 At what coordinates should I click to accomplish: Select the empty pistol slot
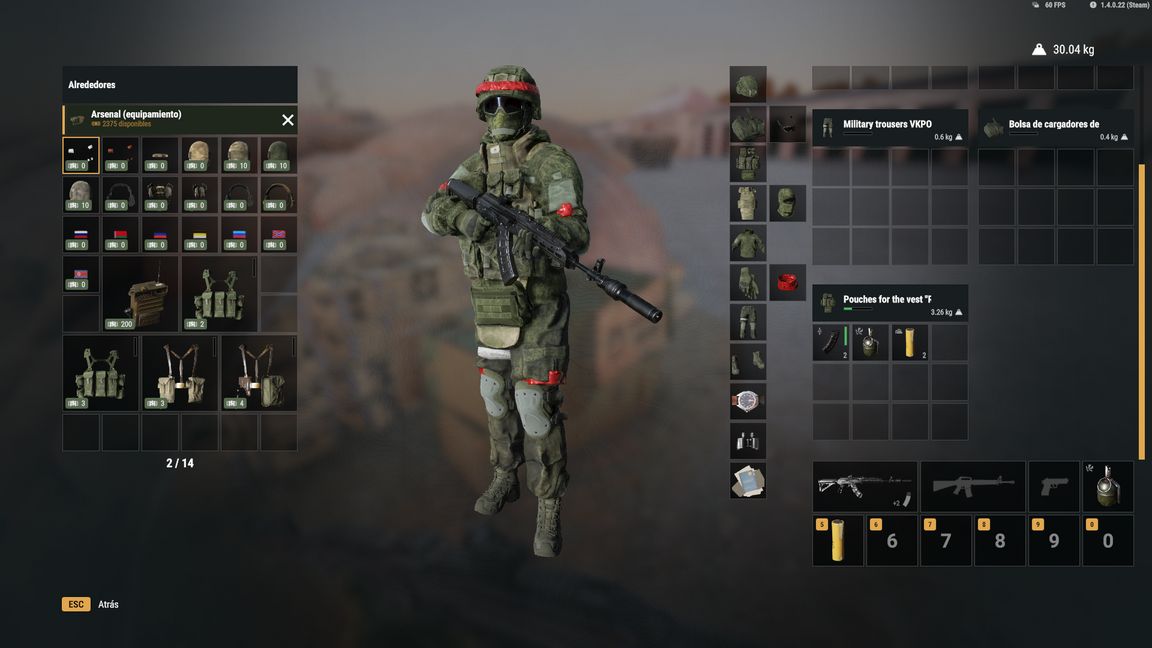tap(1054, 487)
